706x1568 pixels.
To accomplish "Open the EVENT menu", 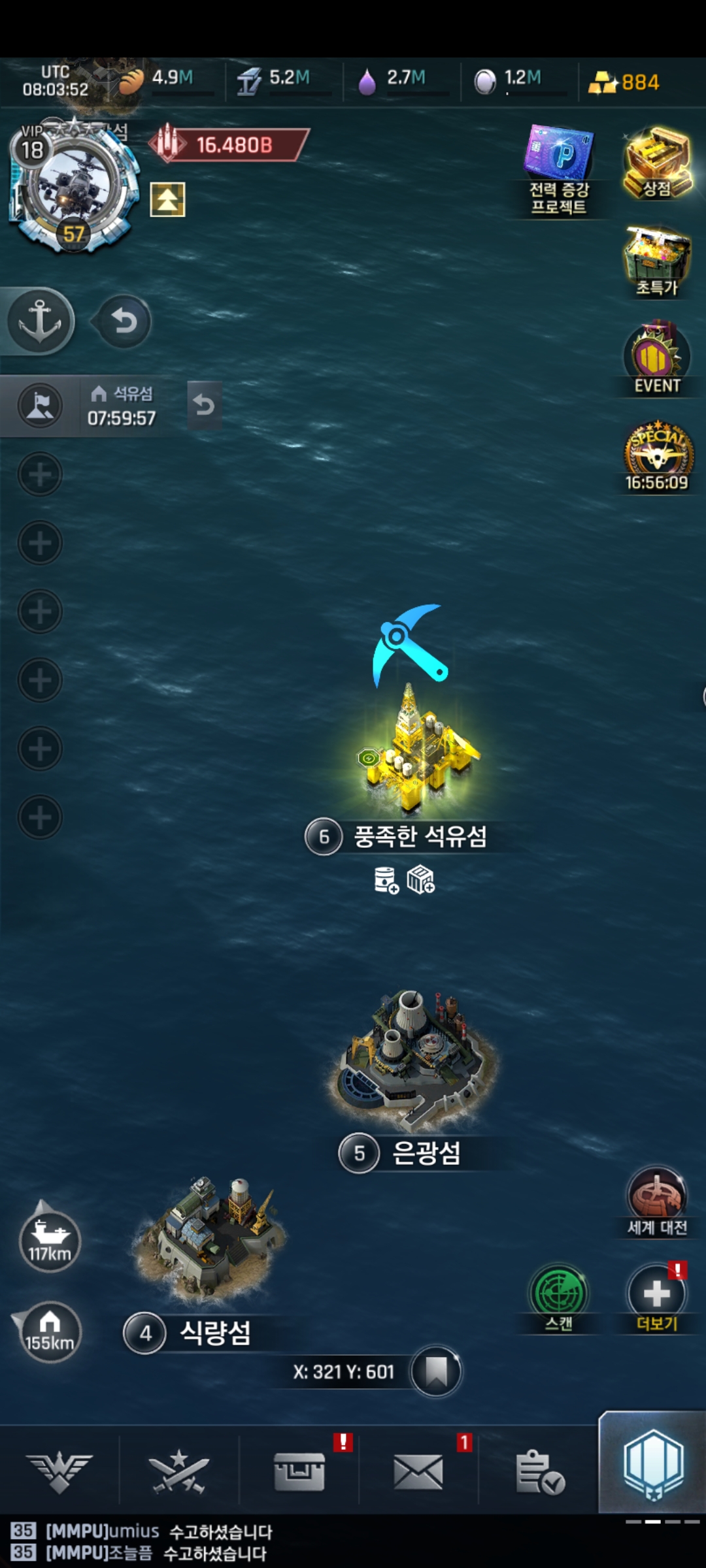I will 657,359.
